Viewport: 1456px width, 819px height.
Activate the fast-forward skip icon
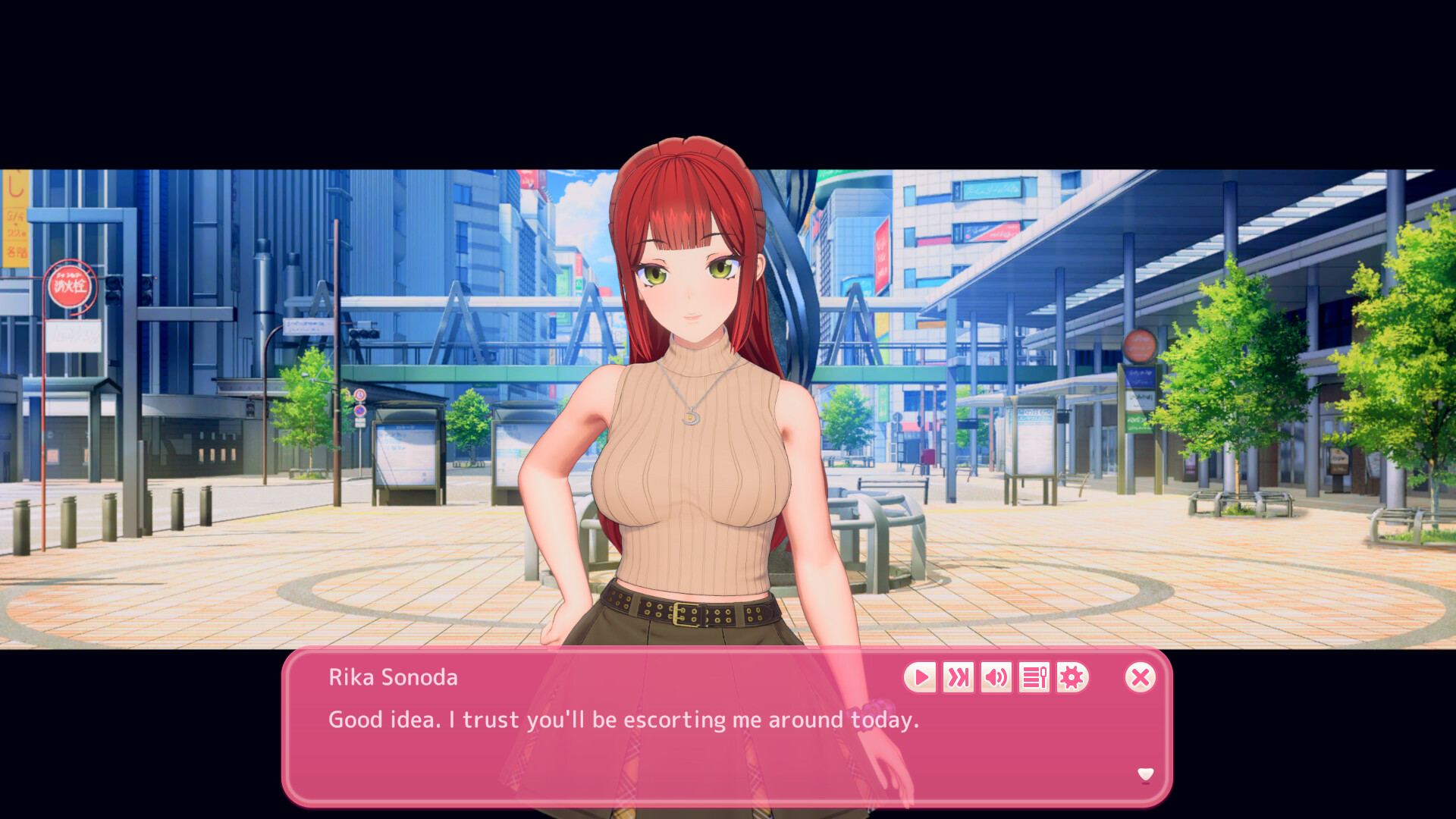pos(959,677)
